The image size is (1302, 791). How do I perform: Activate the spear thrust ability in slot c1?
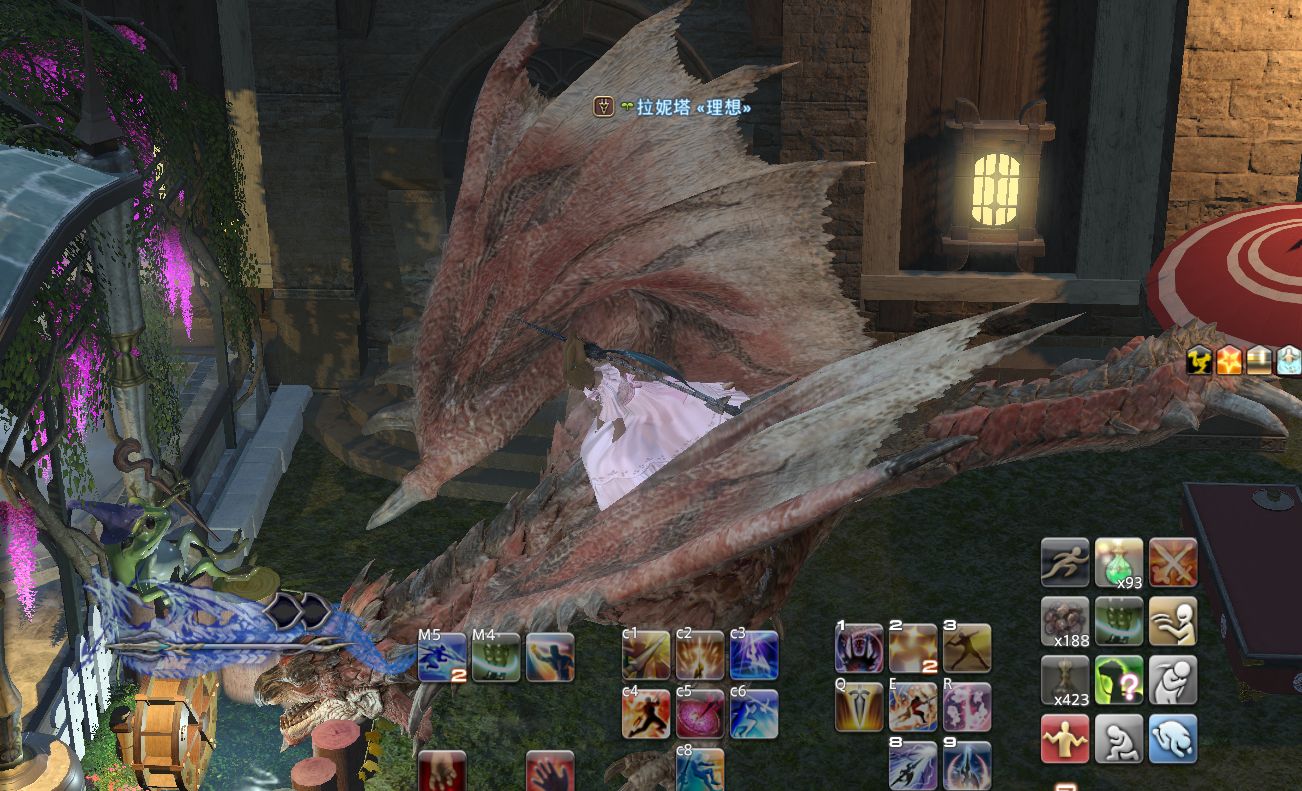click(646, 656)
